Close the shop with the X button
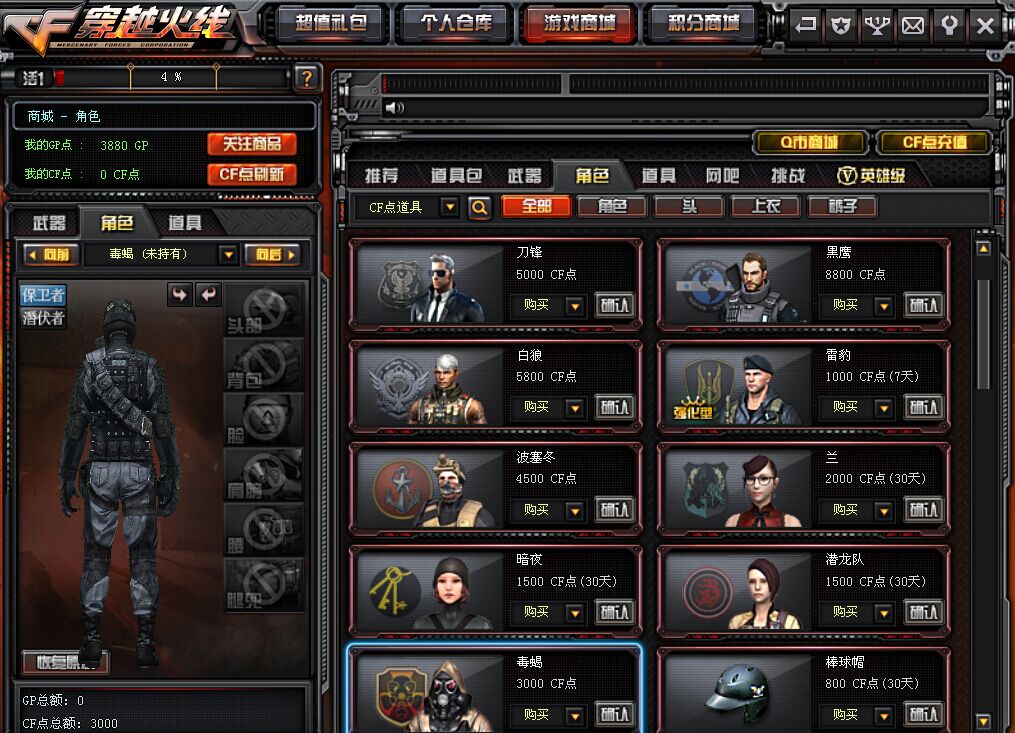This screenshot has height=733, width=1015. (985, 26)
